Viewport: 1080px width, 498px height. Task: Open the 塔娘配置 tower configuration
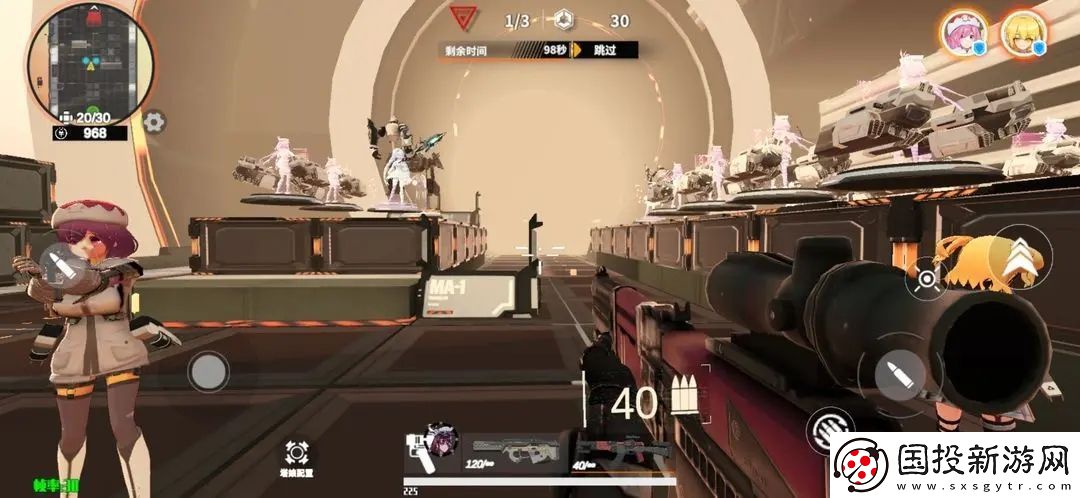pyautogui.click(x=297, y=457)
